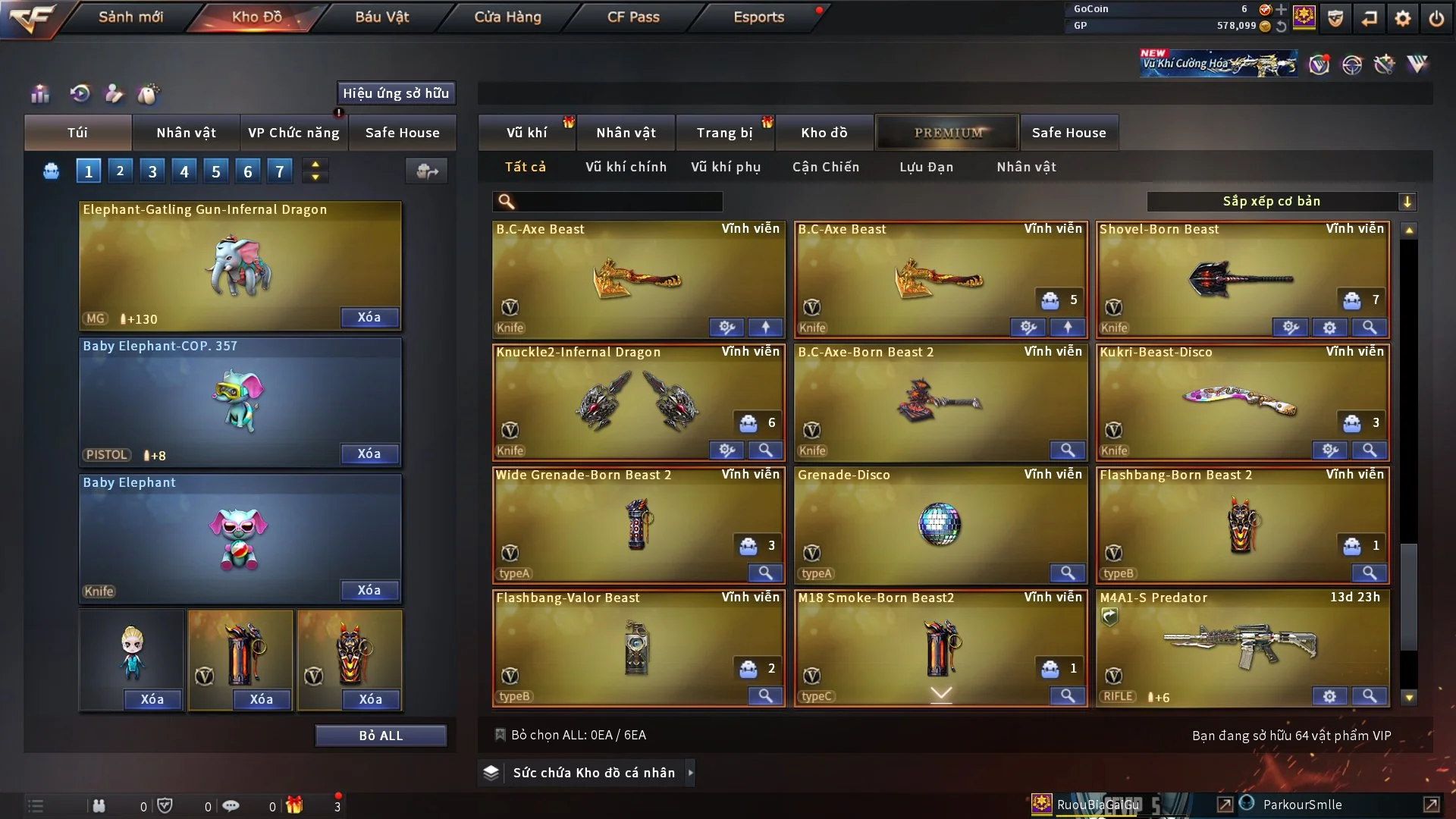Screen dimensions: 1456x819
Task: Open the CF Pass menu
Action: point(633,17)
